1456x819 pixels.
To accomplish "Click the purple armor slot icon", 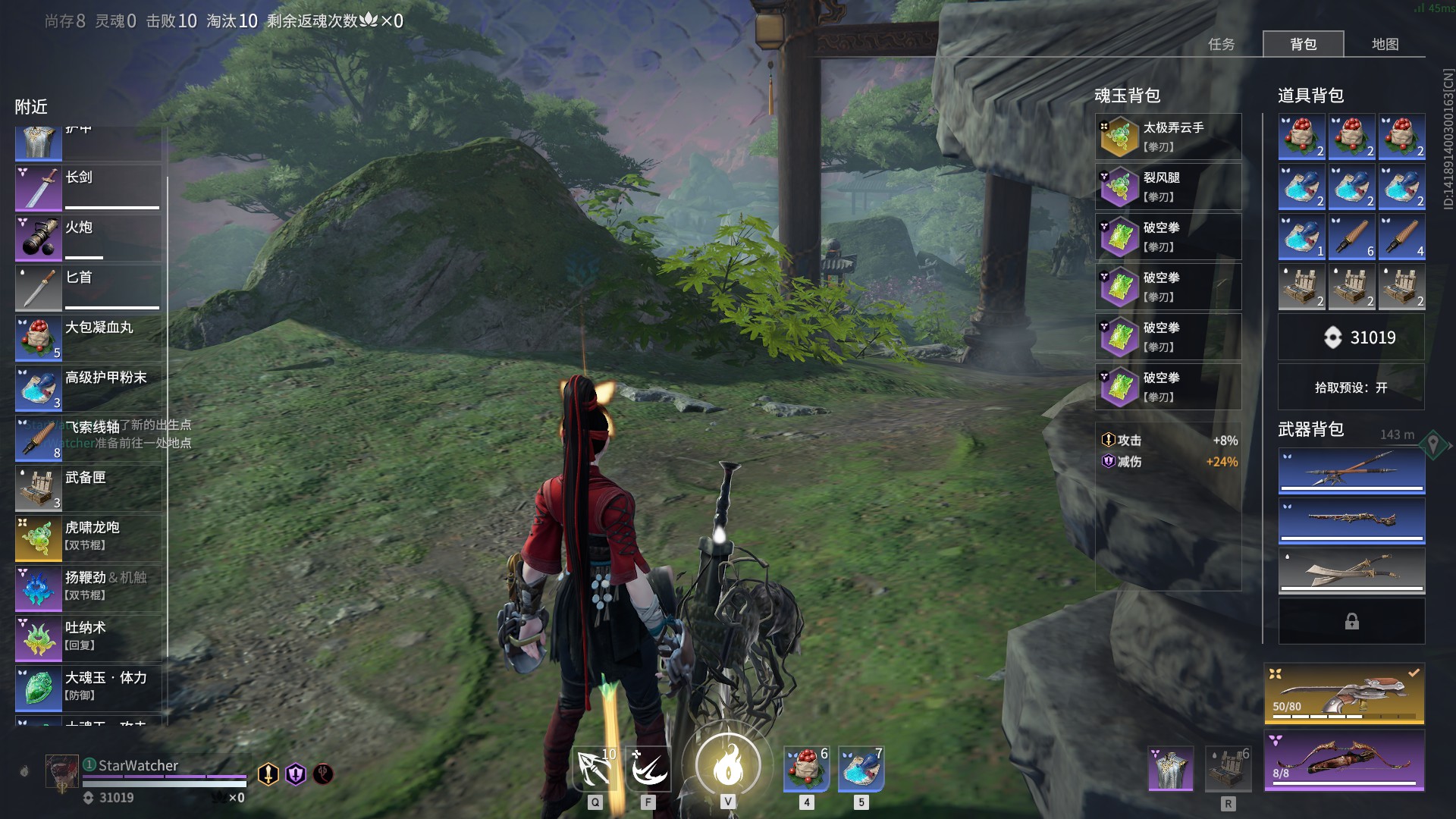I will [x=1170, y=767].
